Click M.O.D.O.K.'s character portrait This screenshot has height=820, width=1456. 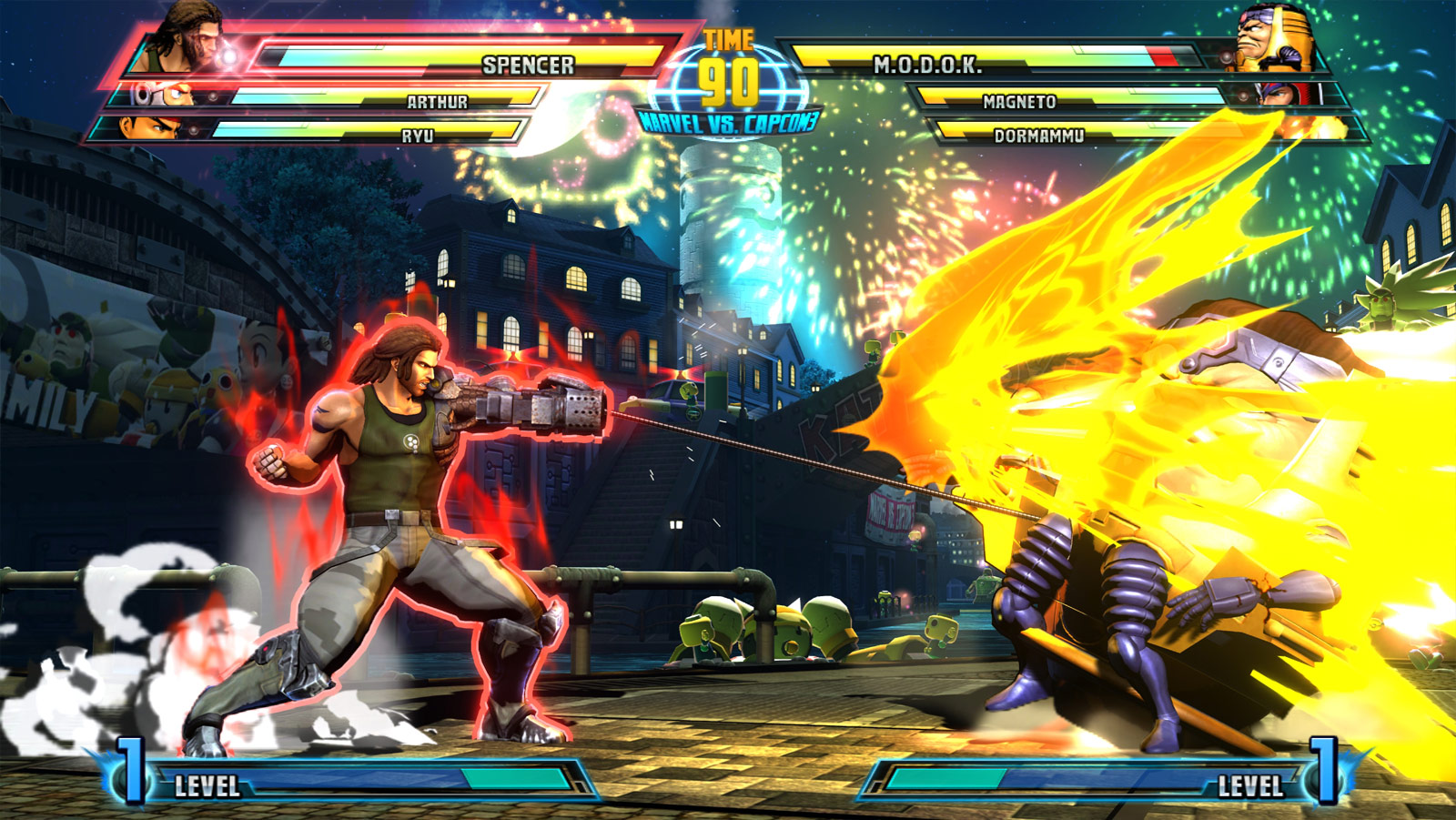click(1274, 41)
